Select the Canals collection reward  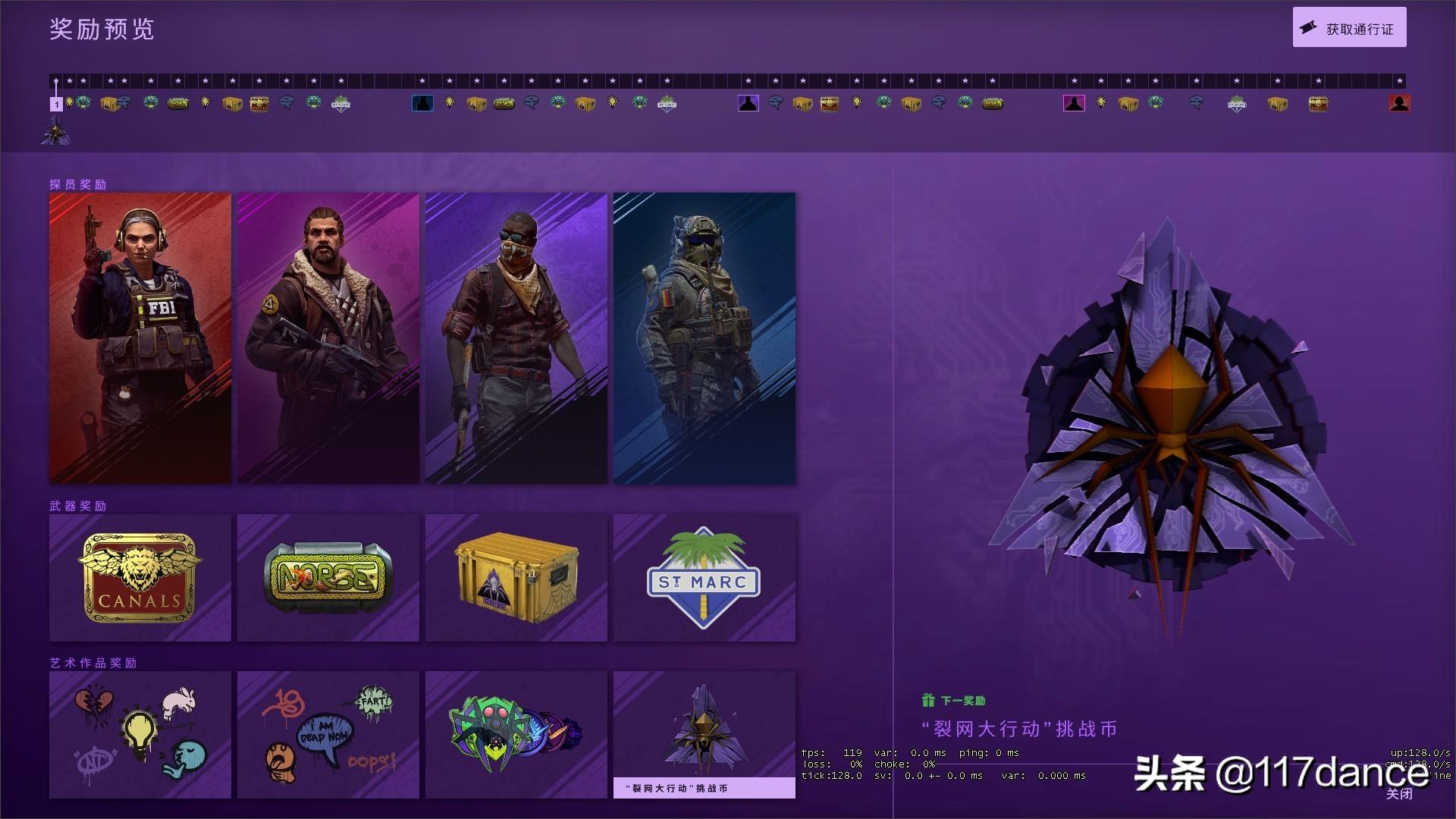pyautogui.click(x=140, y=578)
